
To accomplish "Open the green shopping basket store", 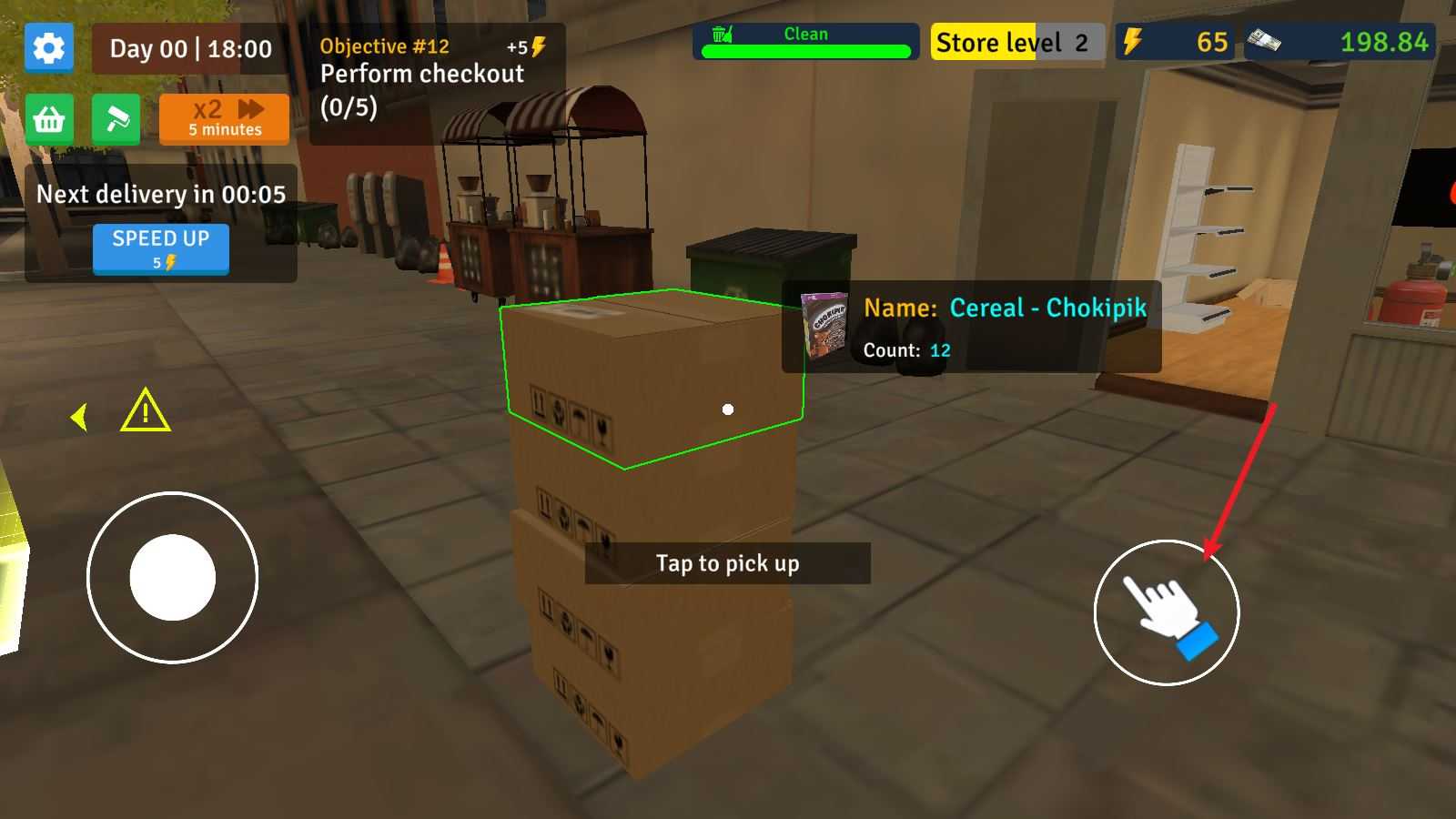I will tap(49, 119).
